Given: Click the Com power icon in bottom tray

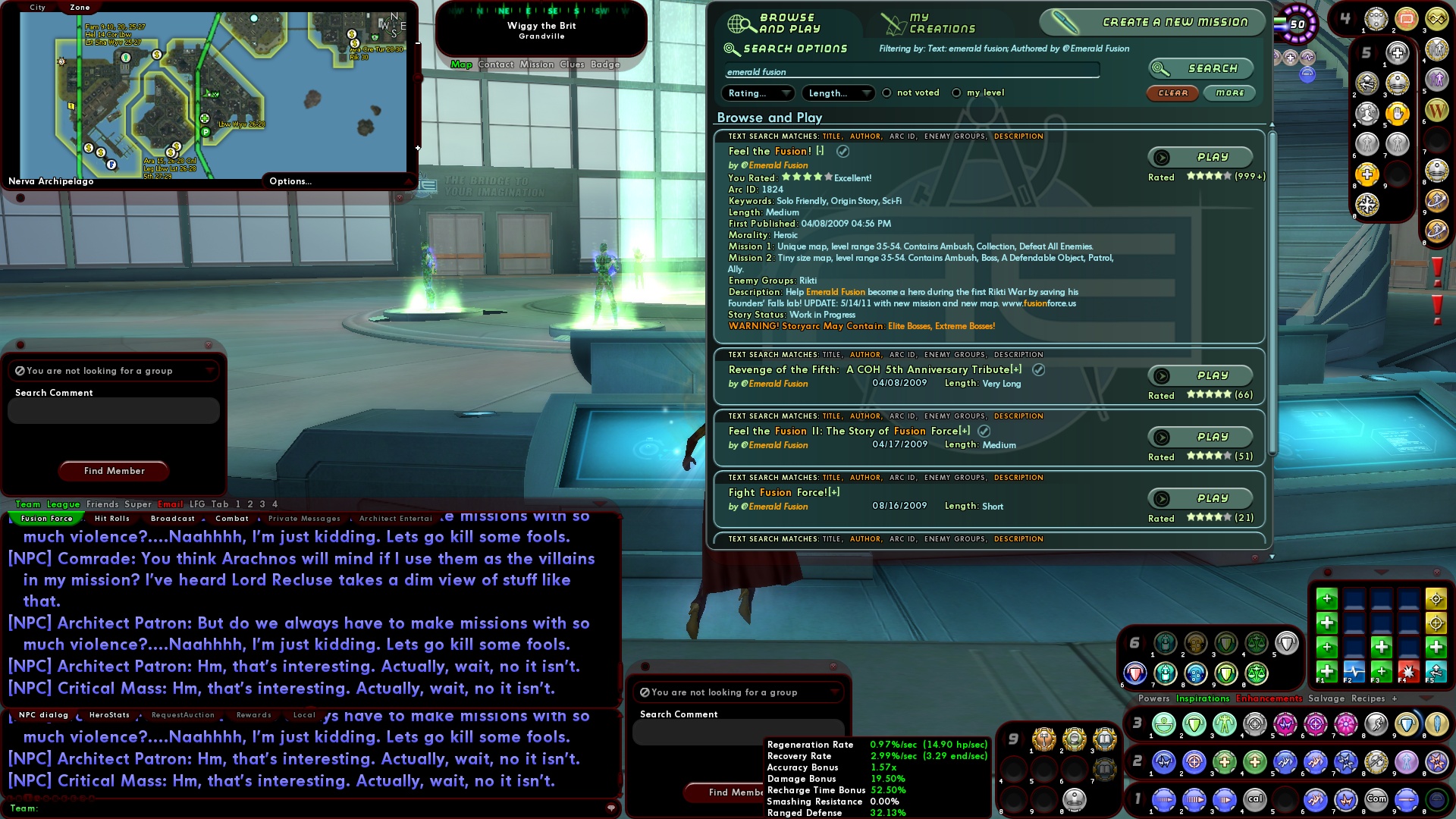Looking at the screenshot, I should point(1376,799).
